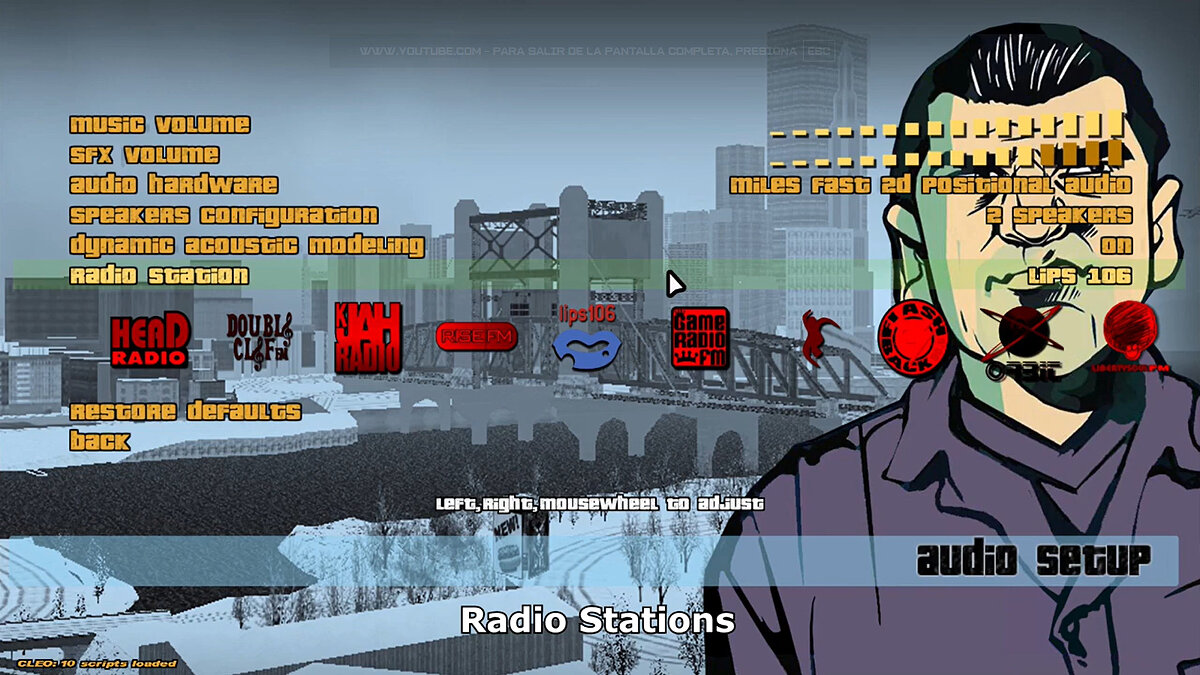The height and width of the screenshot is (675, 1200).
Task: Toggle Dynamic Acoustic Modeling
Action: coord(246,245)
